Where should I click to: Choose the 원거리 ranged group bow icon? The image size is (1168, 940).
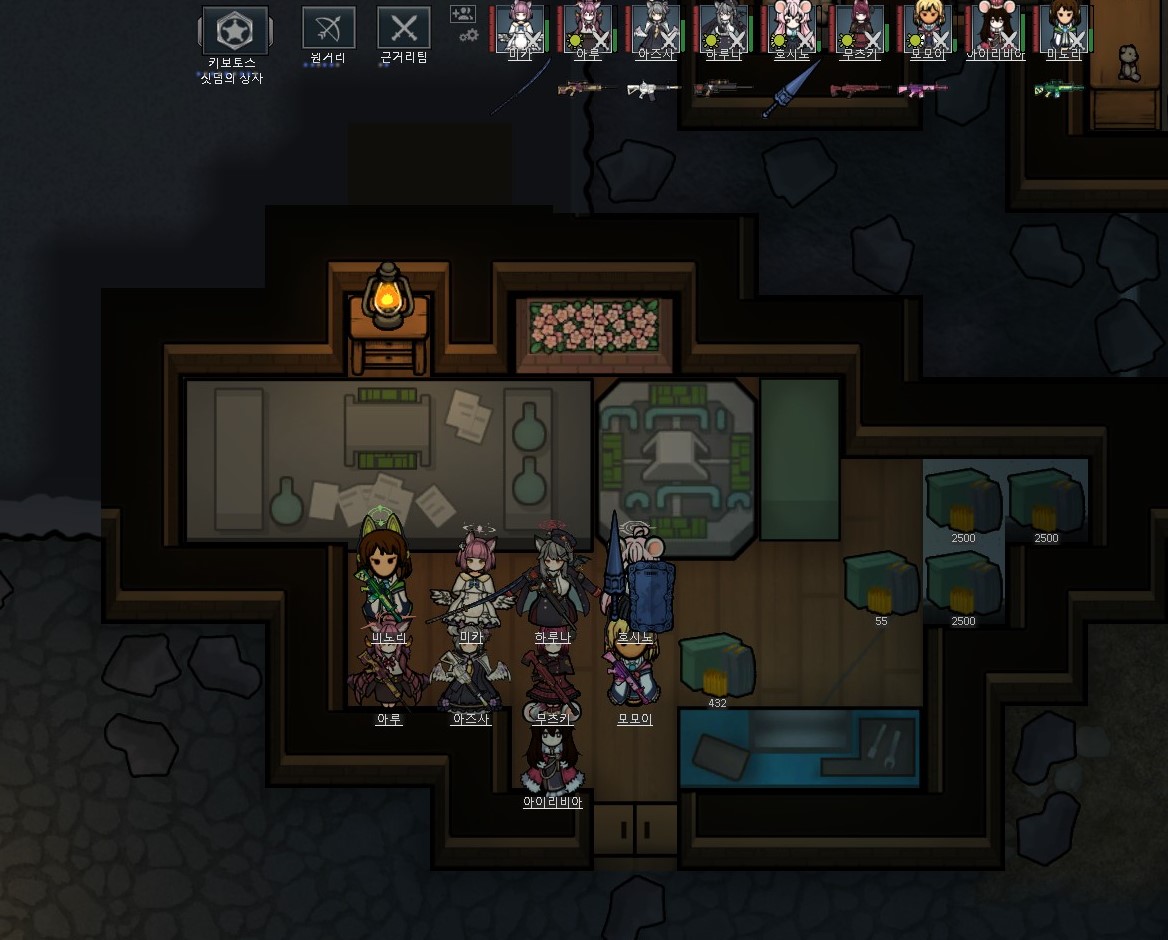(329, 28)
